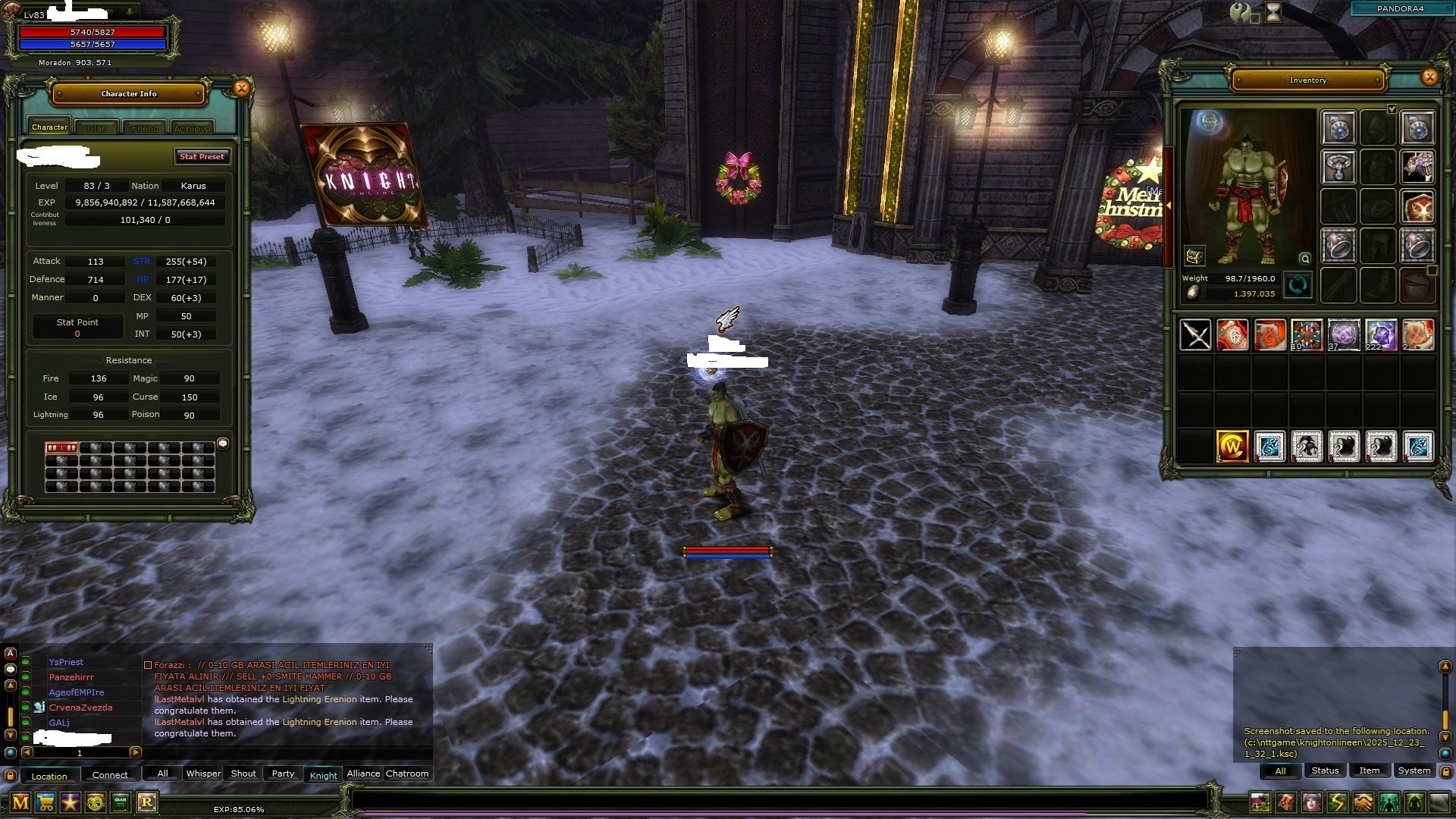Switch chat to the Whisper channel

(x=203, y=773)
